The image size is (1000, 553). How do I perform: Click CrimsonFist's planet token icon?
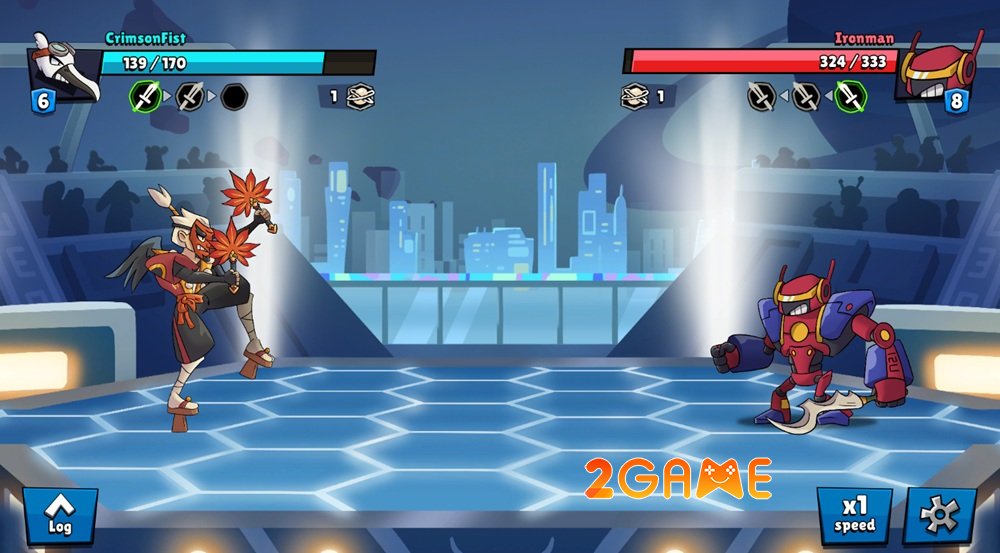click(360, 97)
